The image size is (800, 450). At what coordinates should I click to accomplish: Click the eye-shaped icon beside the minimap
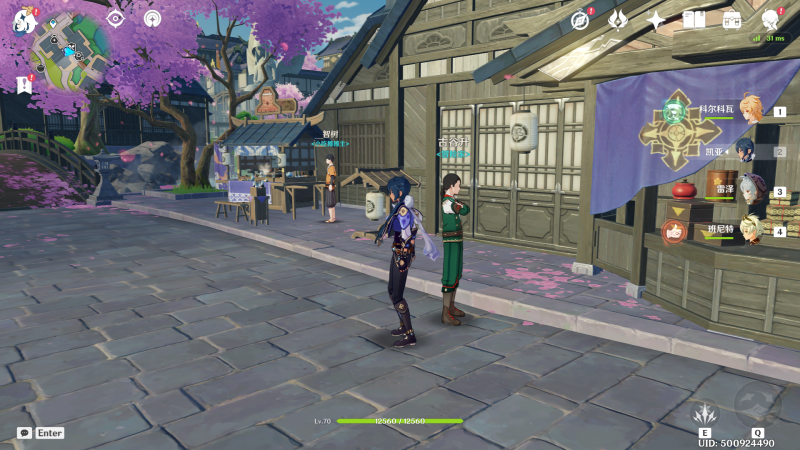[x=115, y=18]
